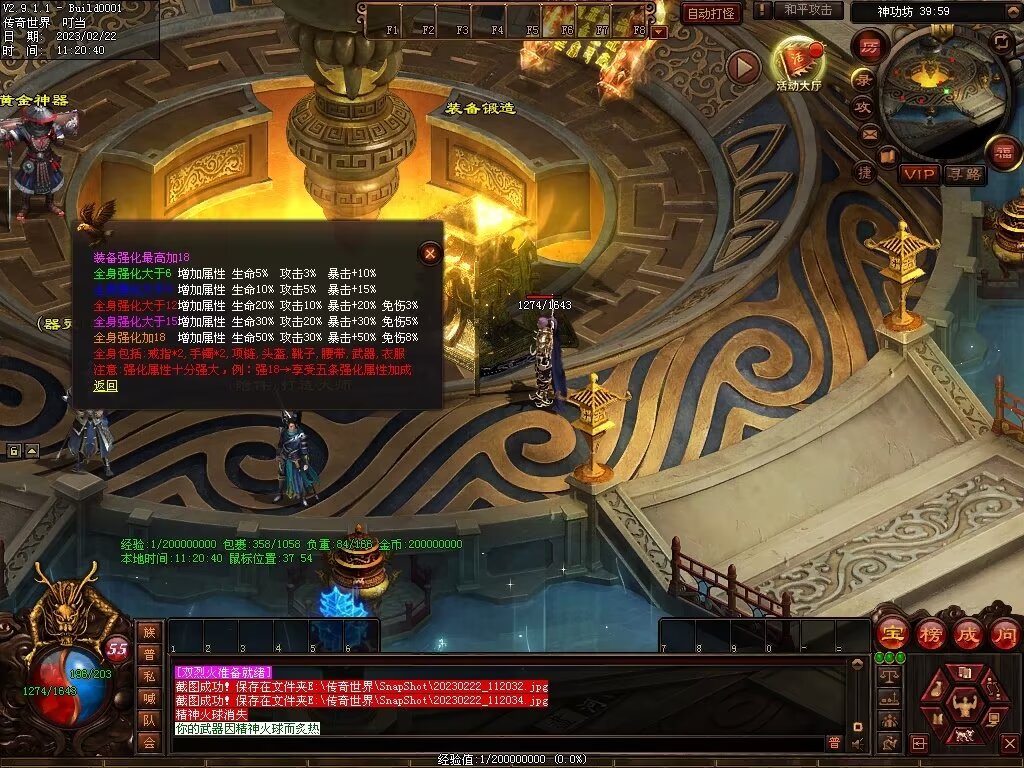The image size is (1024, 768).
Task: Select the 返回 (return) option in the dialog
Action: click(106, 385)
